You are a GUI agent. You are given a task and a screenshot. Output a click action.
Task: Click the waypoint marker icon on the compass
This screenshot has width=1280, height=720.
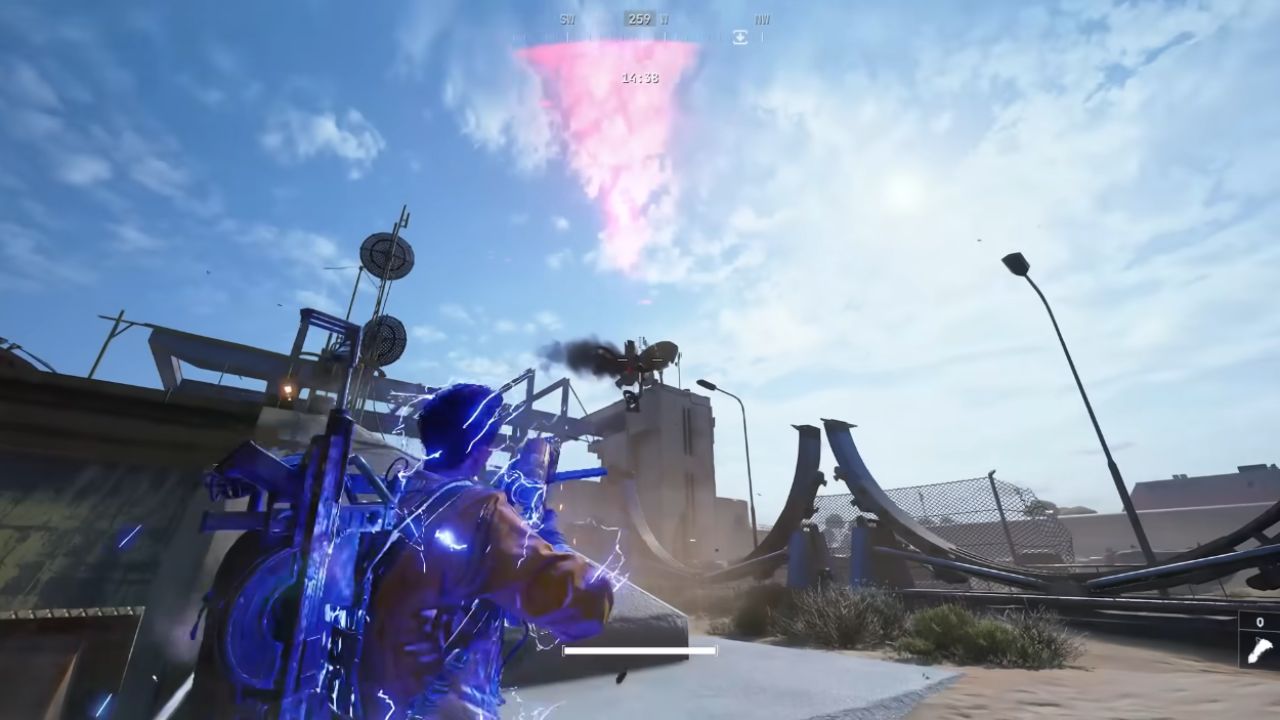pos(738,37)
